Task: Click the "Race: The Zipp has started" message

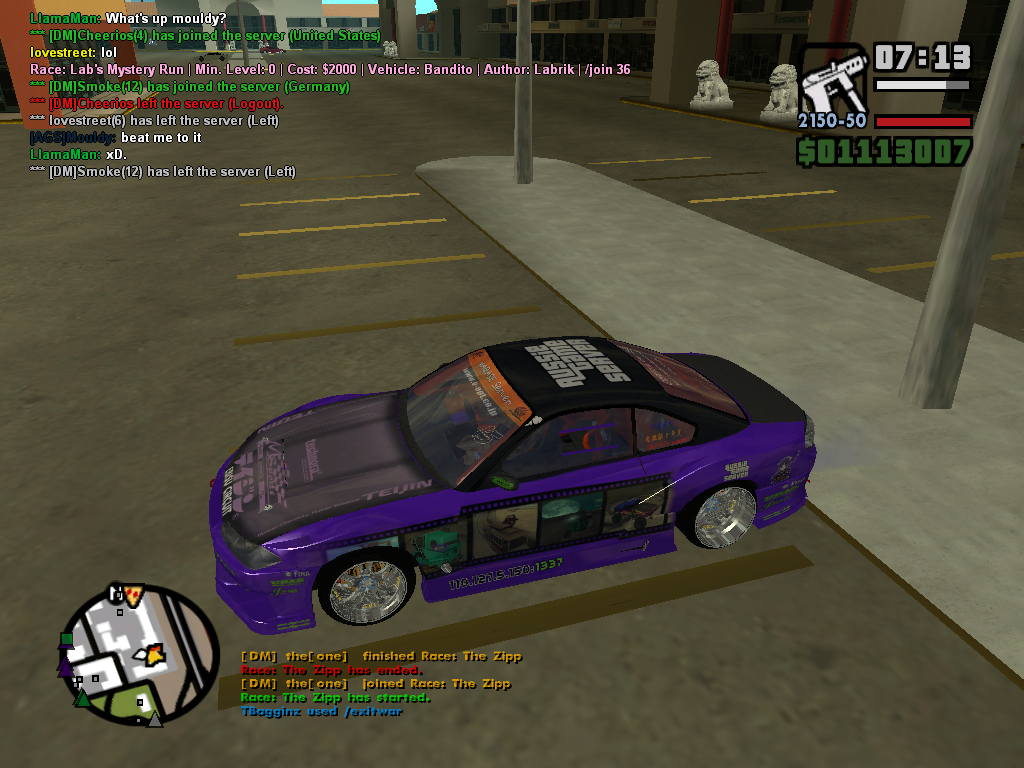Action: (x=335, y=697)
